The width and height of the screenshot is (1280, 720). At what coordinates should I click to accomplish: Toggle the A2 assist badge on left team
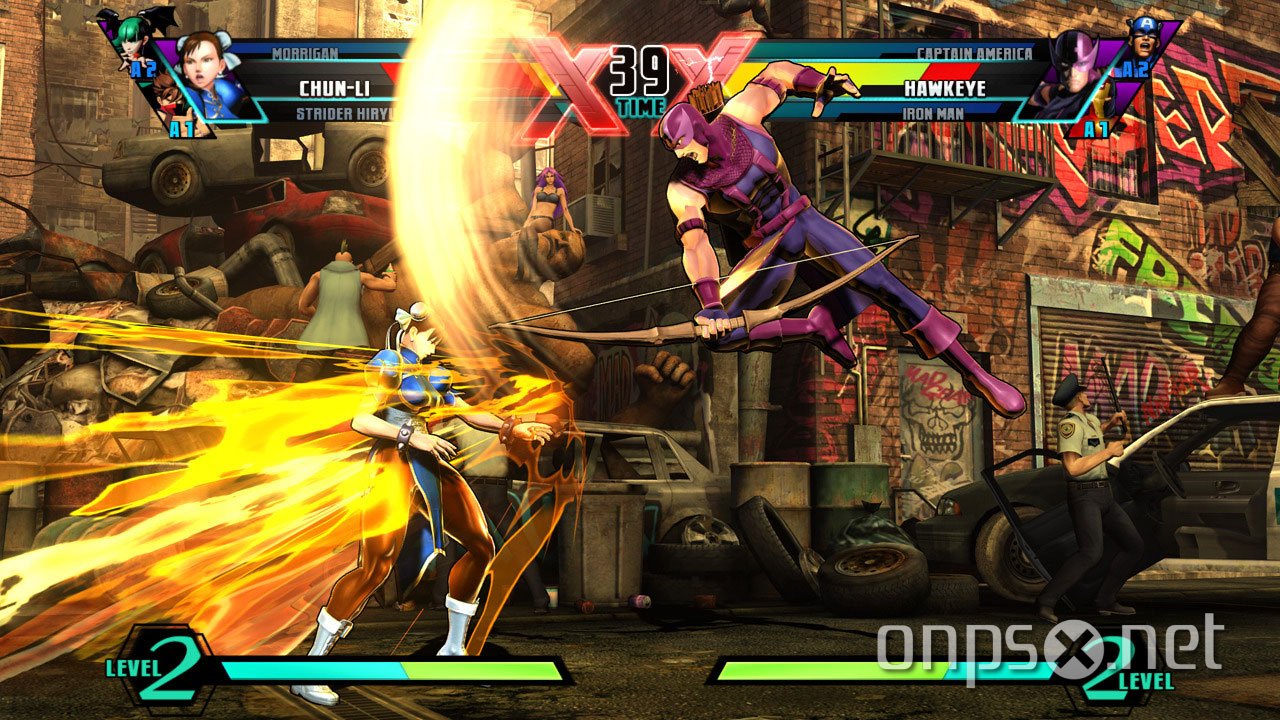pos(143,68)
